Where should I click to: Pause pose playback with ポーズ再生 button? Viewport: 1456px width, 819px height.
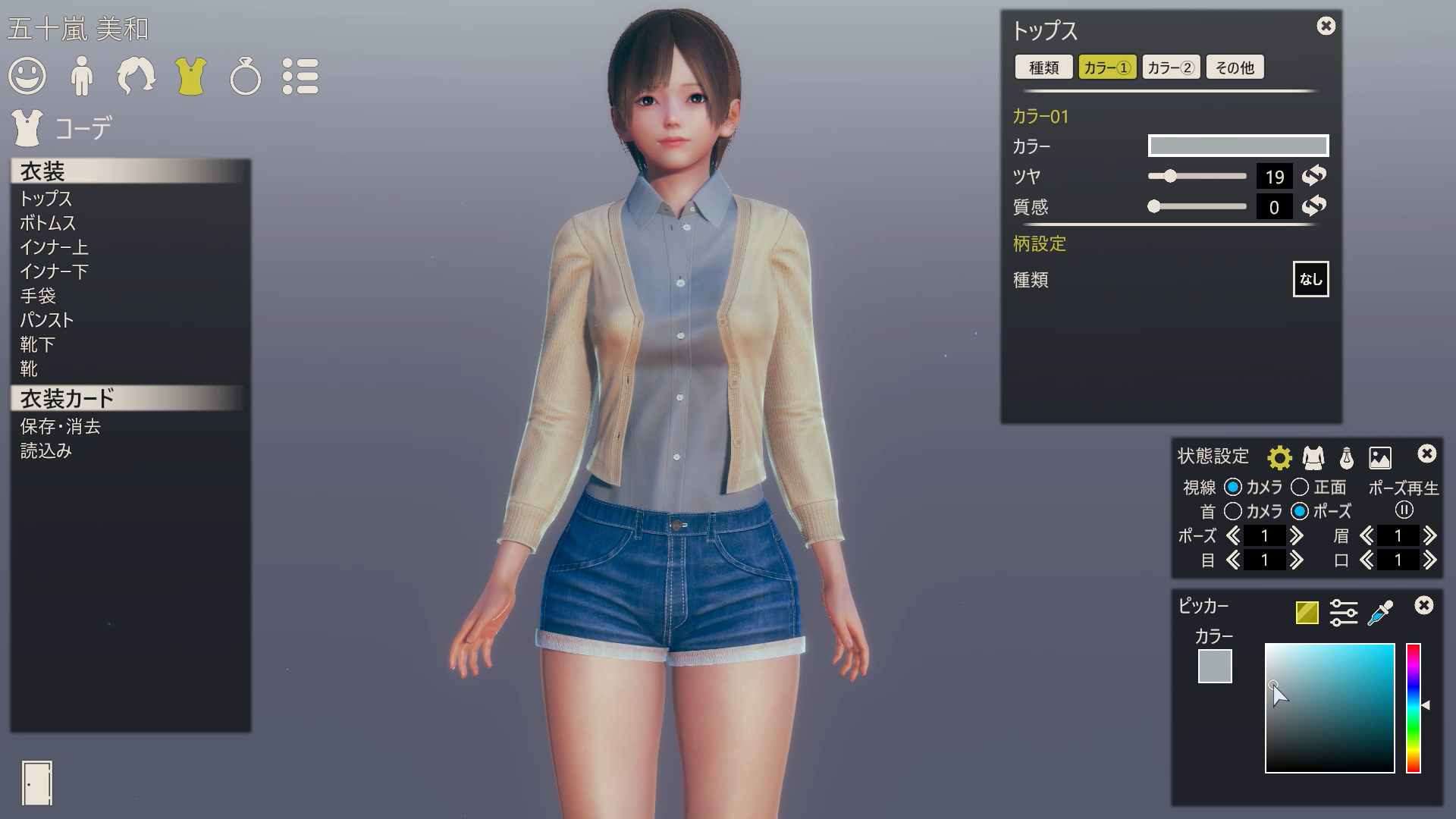(x=1404, y=510)
